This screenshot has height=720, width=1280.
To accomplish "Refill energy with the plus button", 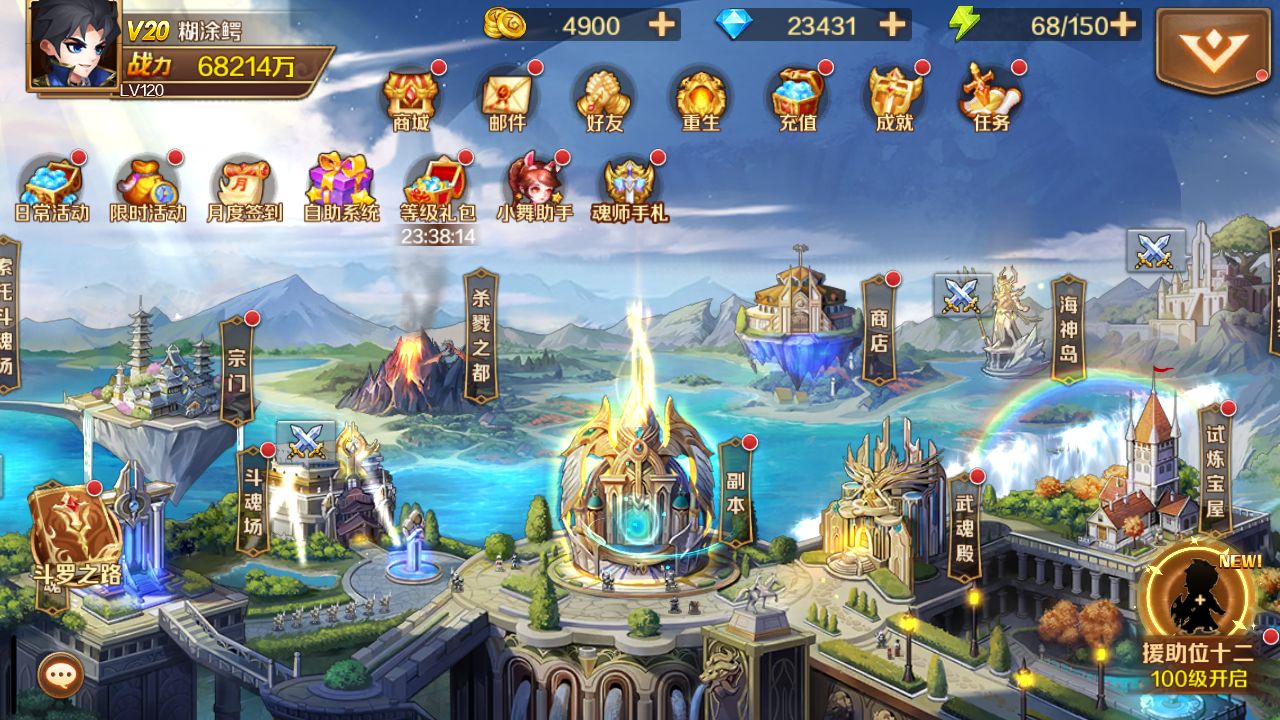I will tap(1123, 25).
